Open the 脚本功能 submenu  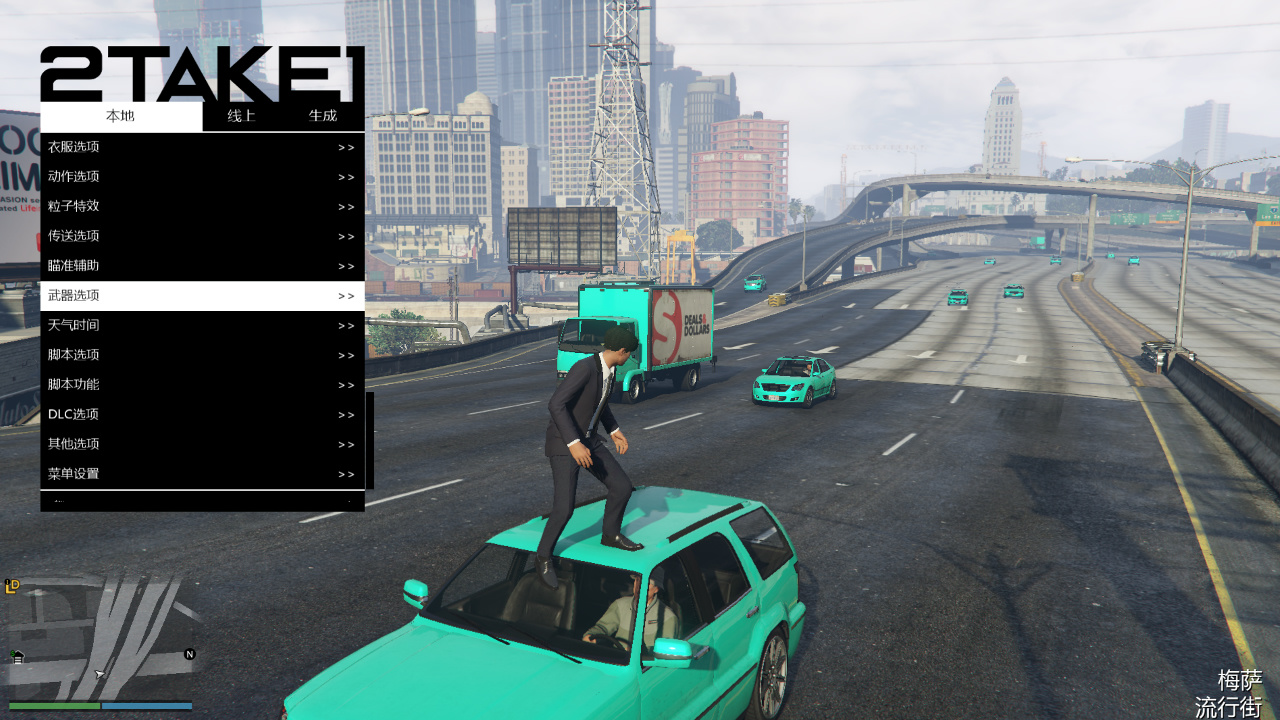point(202,385)
